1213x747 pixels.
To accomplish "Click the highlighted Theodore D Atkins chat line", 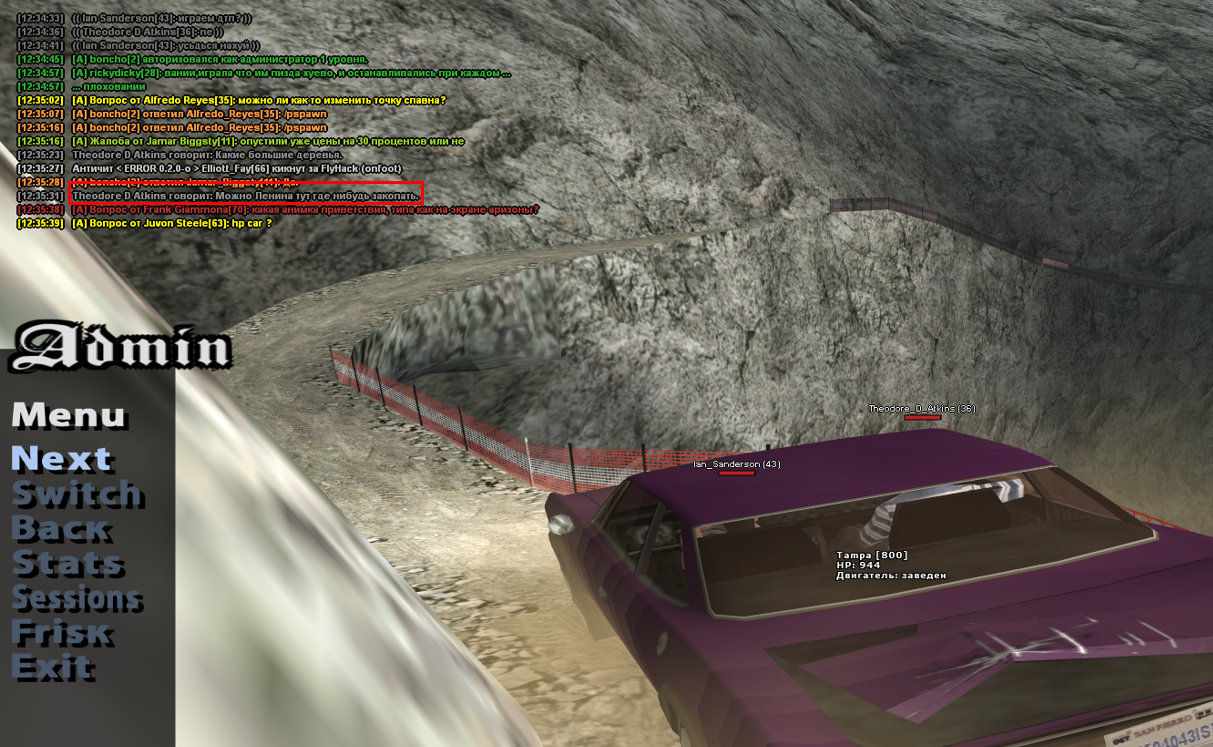I will click(246, 196).
